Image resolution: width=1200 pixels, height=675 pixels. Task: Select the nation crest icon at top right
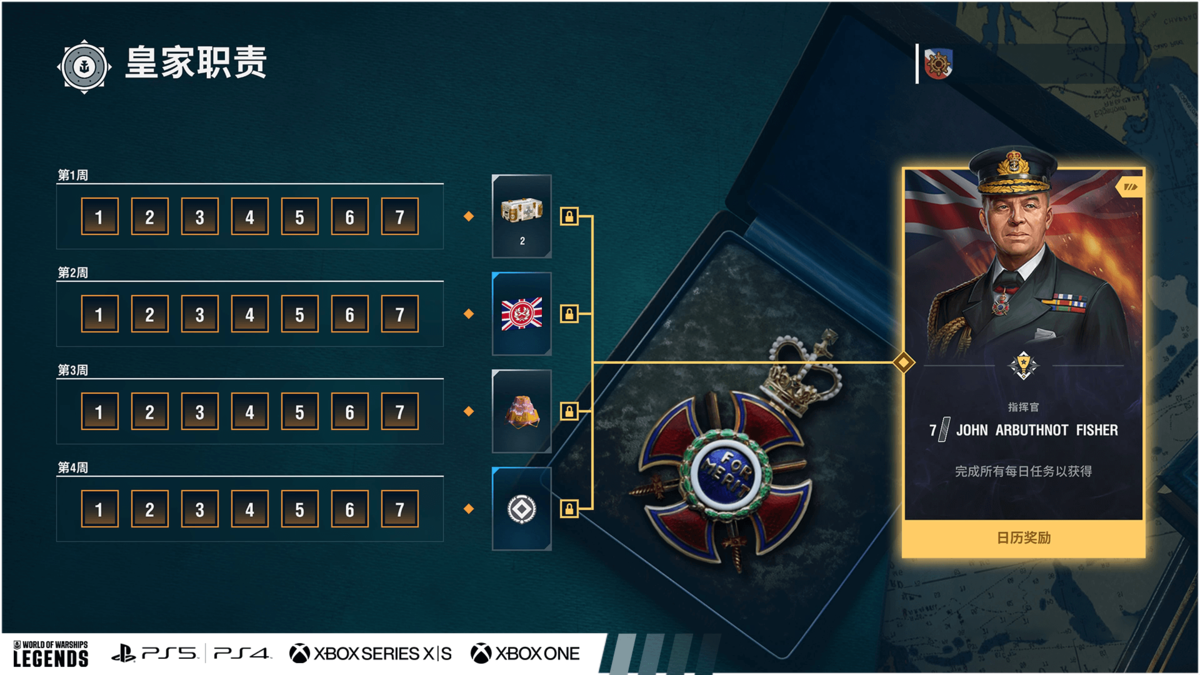pyautogui.click(x=938, y=64)
